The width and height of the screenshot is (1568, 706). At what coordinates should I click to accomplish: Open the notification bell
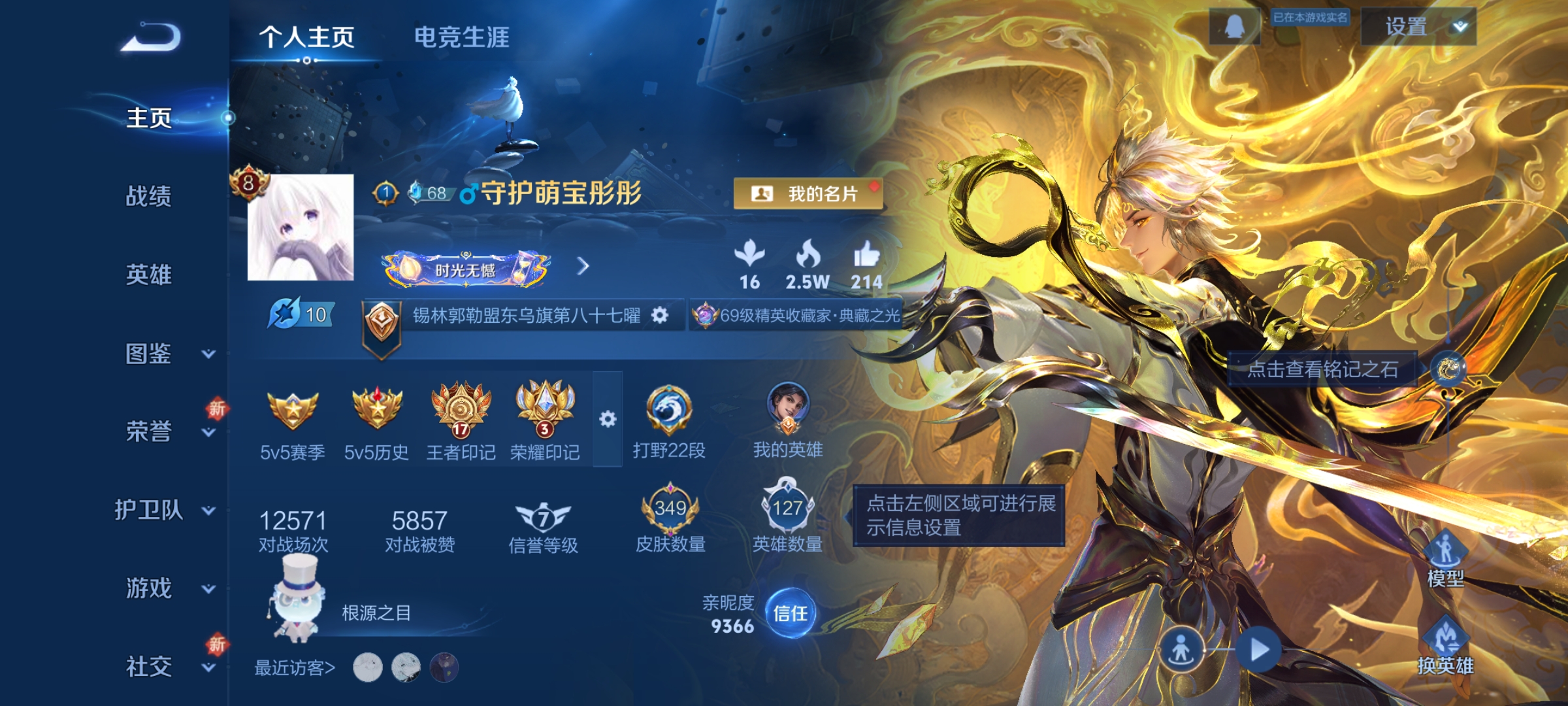pyautogui.click(x=1233, y=27)
